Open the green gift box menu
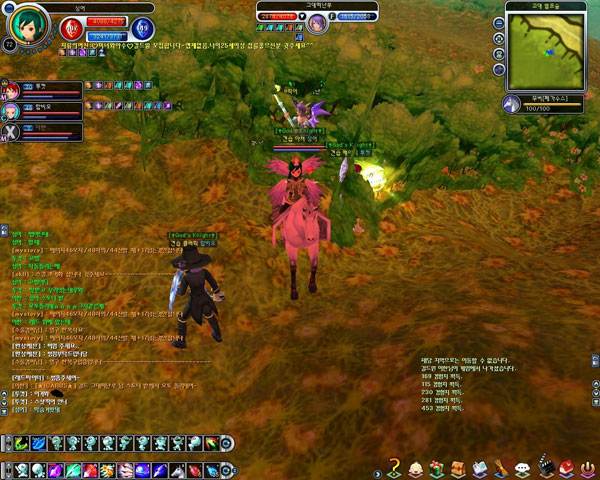Screen dimensions: 600x480 point(437,466)
